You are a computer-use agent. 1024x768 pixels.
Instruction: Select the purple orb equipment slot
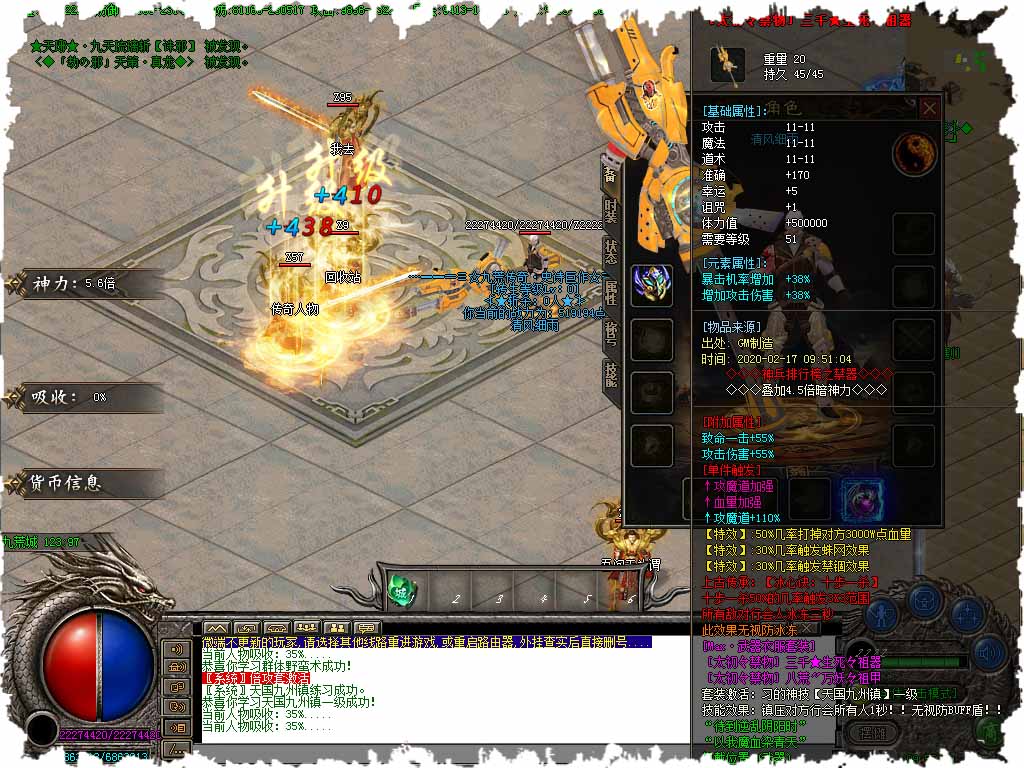click(860, 498)
